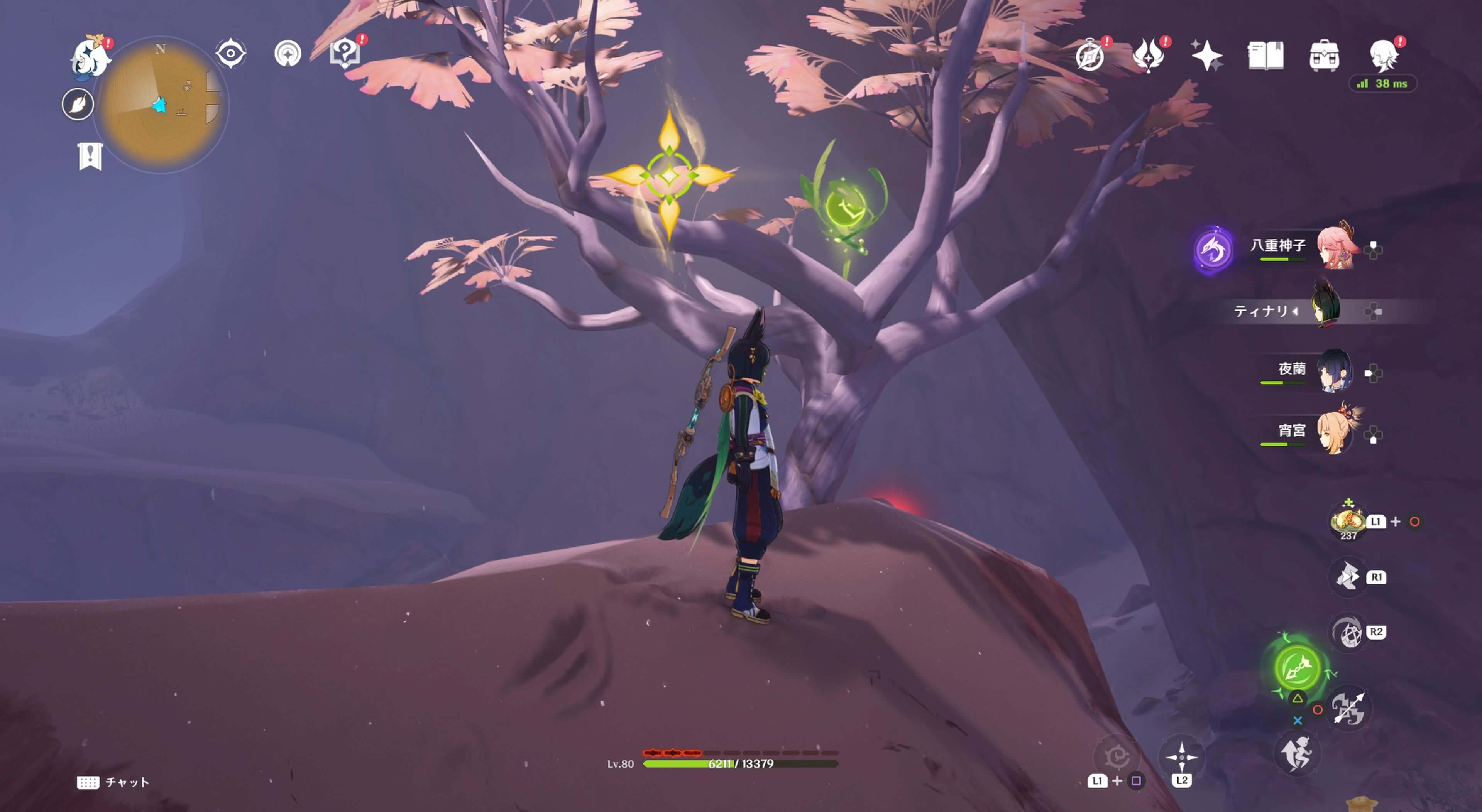The image size is (1482, 812).
Task: Activate Tighnari's green elemental burst
Action: click(1297, 667)
